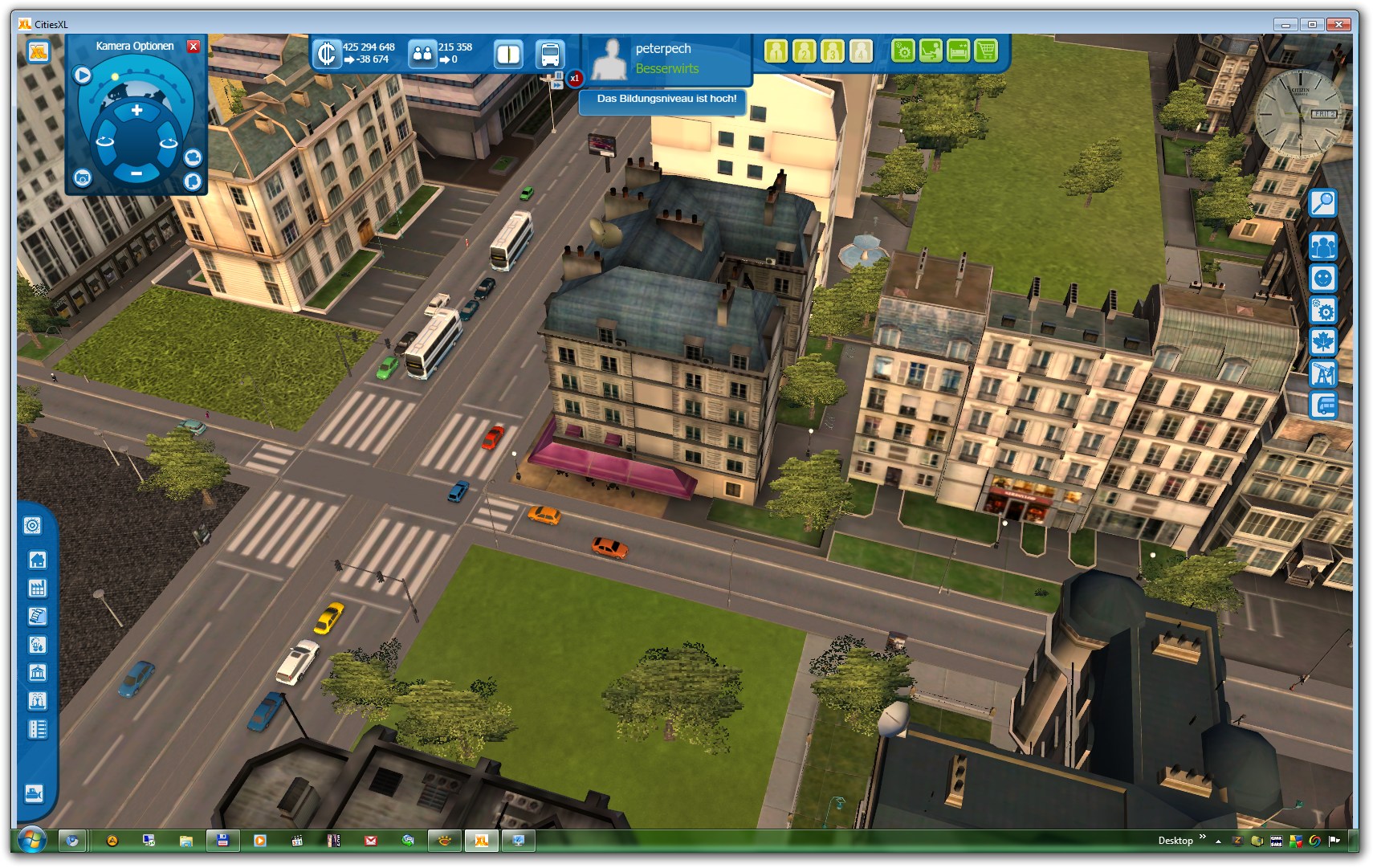Open the green shopping cart overview
1373x868 pixels.
[x=986, y=51]
